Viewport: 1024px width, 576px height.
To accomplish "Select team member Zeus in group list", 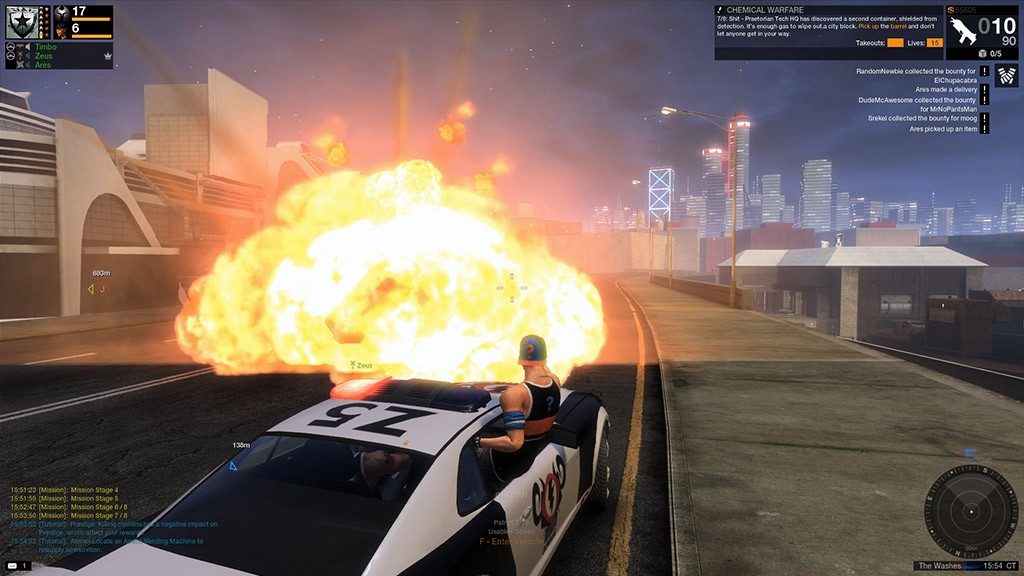I will coord(42,56).
